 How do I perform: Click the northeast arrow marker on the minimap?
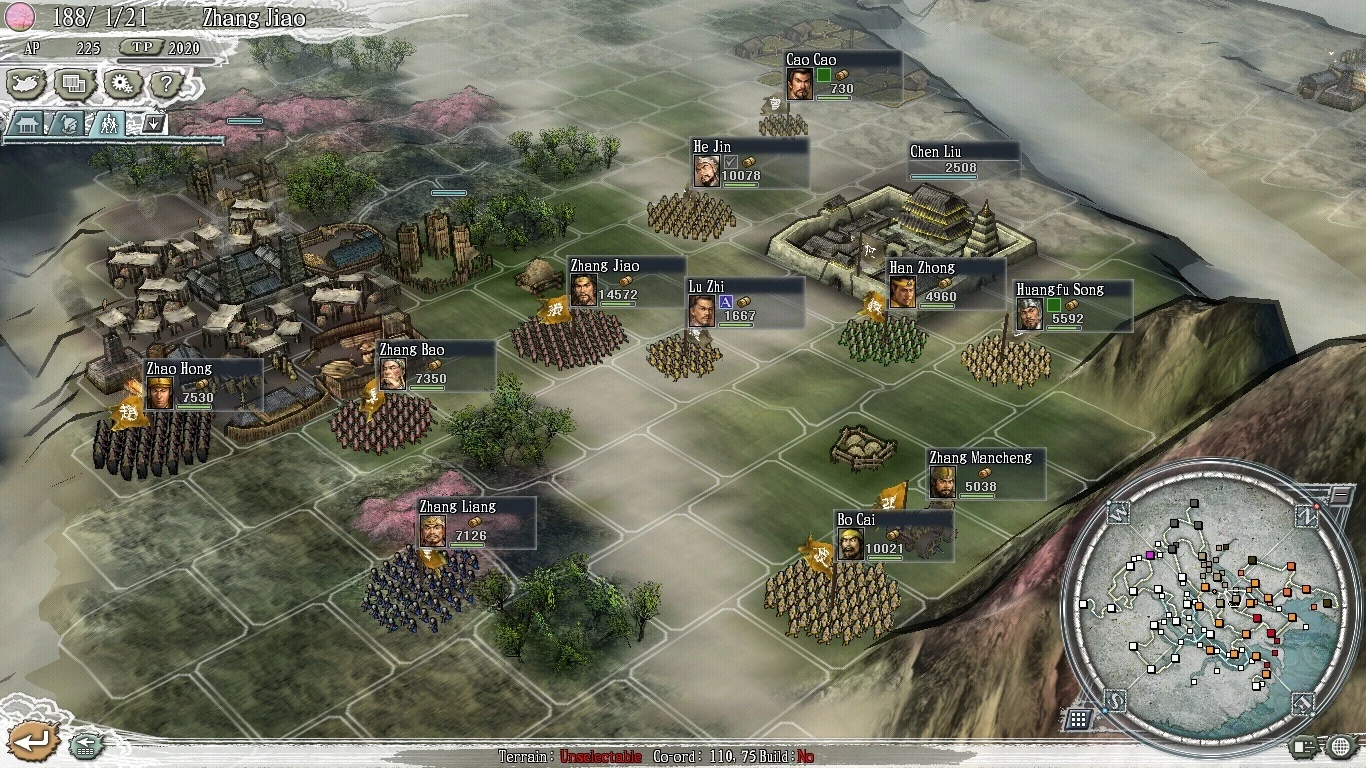pos(1309,516)
